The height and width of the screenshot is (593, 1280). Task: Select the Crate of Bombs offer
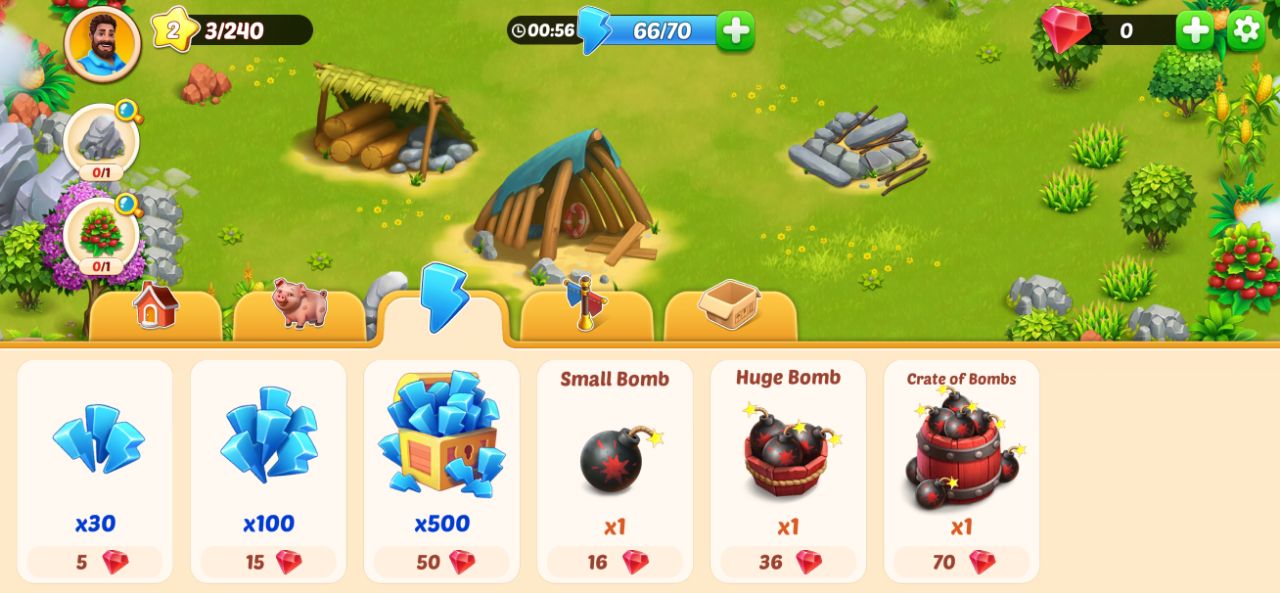pyautogui.click(x=961, y=471)
